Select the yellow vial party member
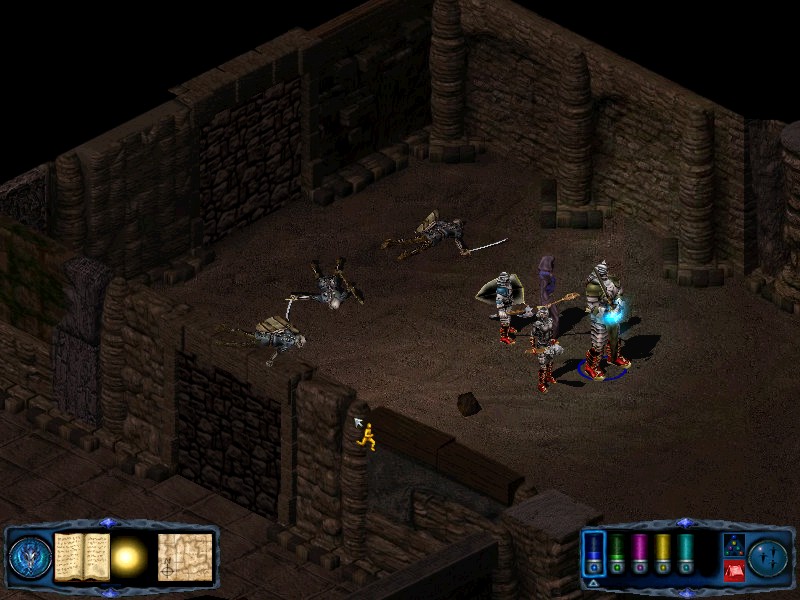The width and height of the screenshot is (800, 600). [x=662, y=553]
